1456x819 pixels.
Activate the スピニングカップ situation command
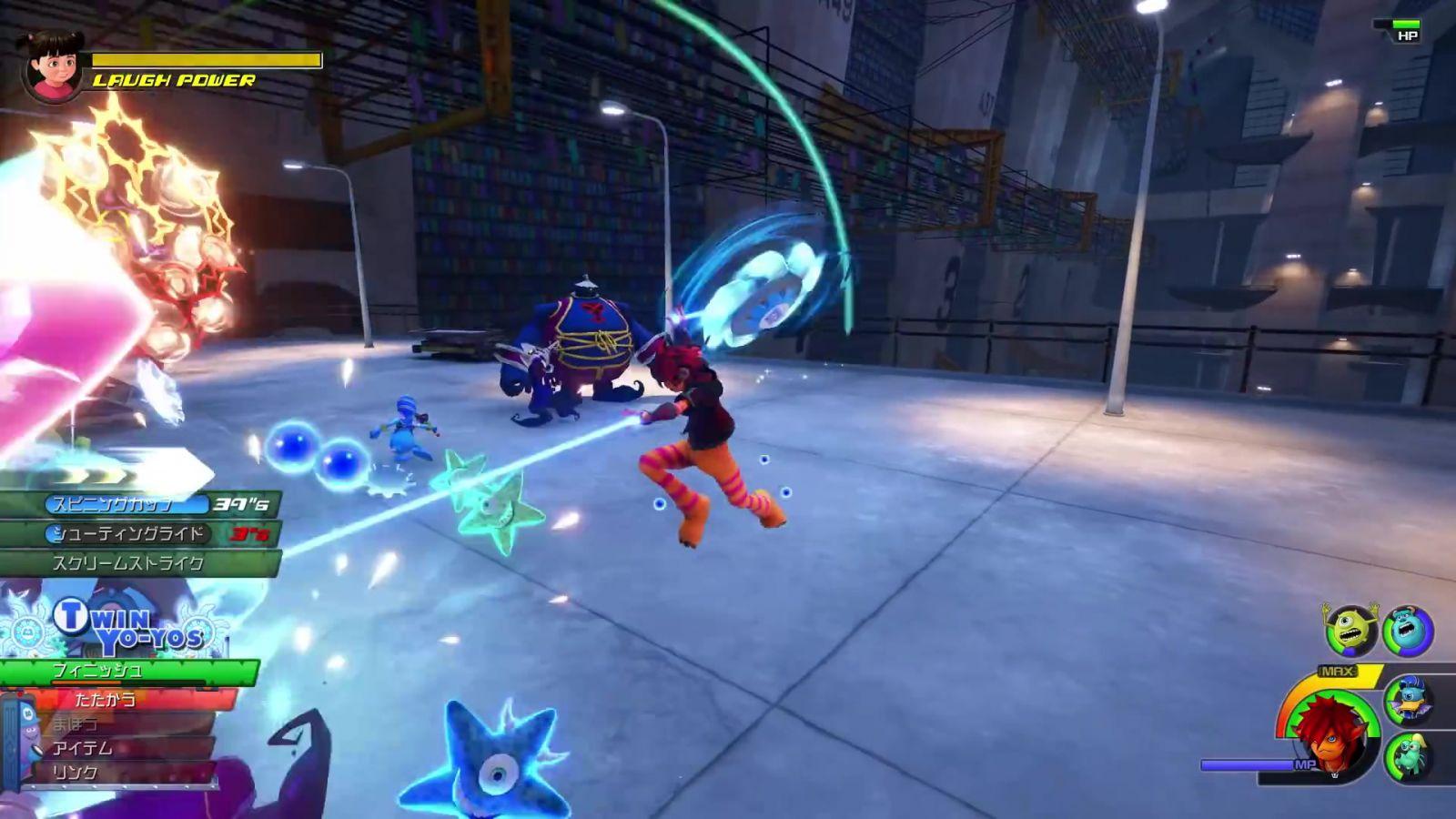tap(127, 504)
